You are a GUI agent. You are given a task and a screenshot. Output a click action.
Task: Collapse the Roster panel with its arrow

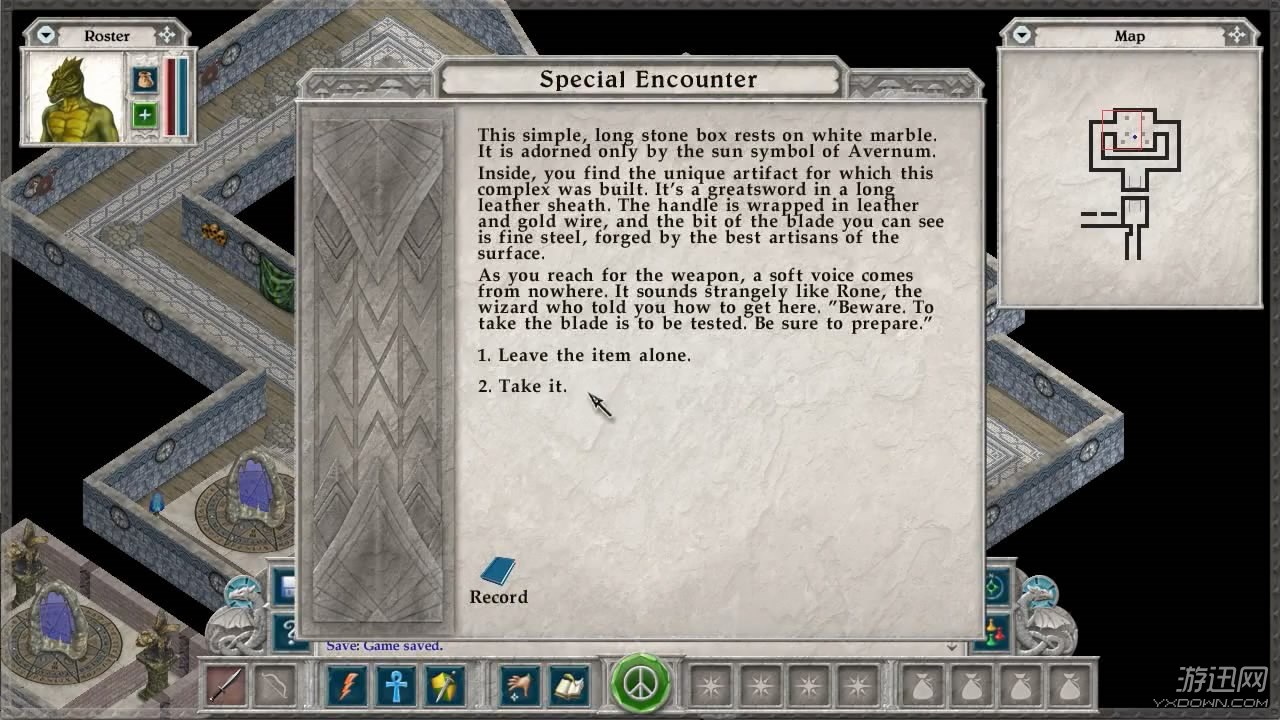[46, 35]
